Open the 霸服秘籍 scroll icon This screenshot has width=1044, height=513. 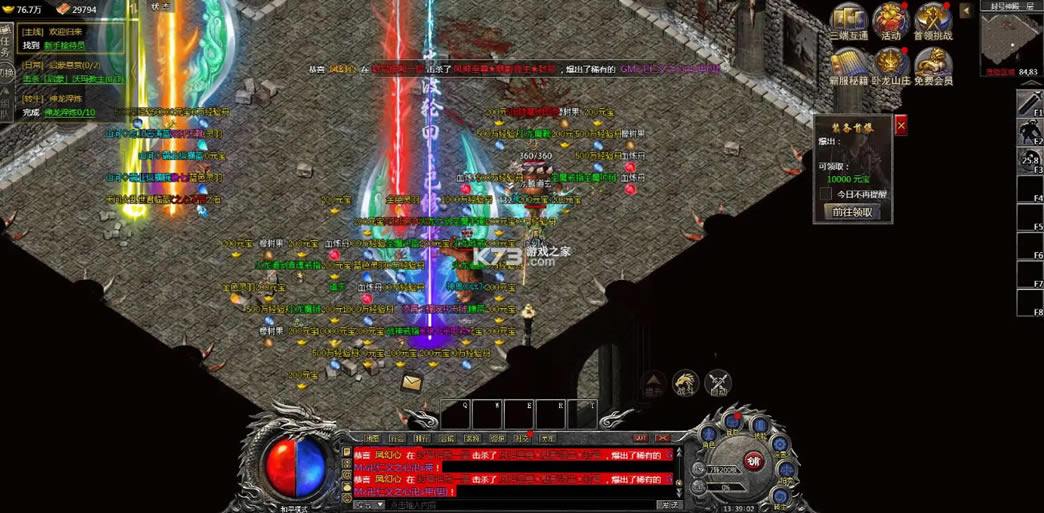[848, 66]
